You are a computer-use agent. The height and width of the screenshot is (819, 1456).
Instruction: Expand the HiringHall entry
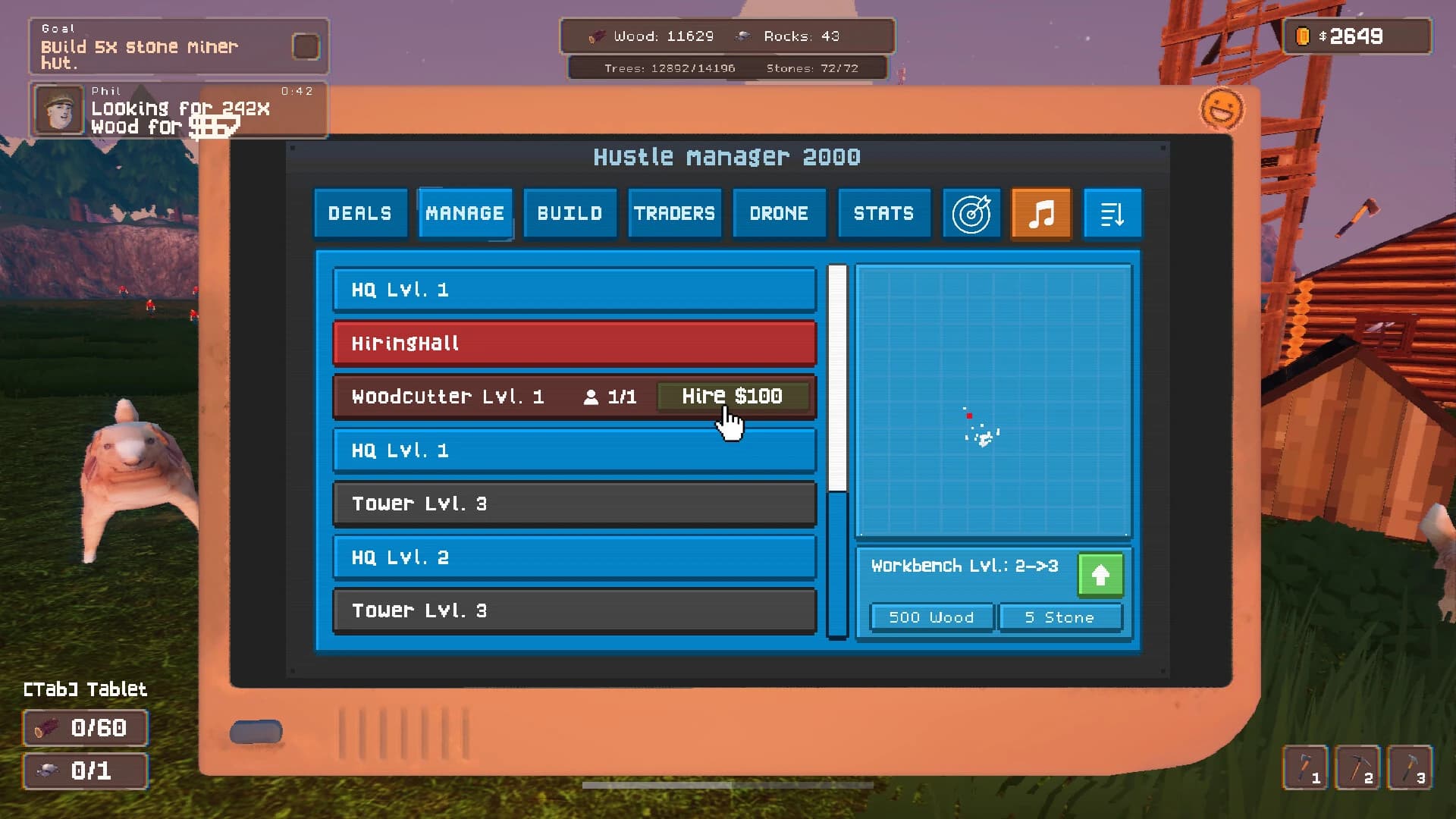point(574,343)
